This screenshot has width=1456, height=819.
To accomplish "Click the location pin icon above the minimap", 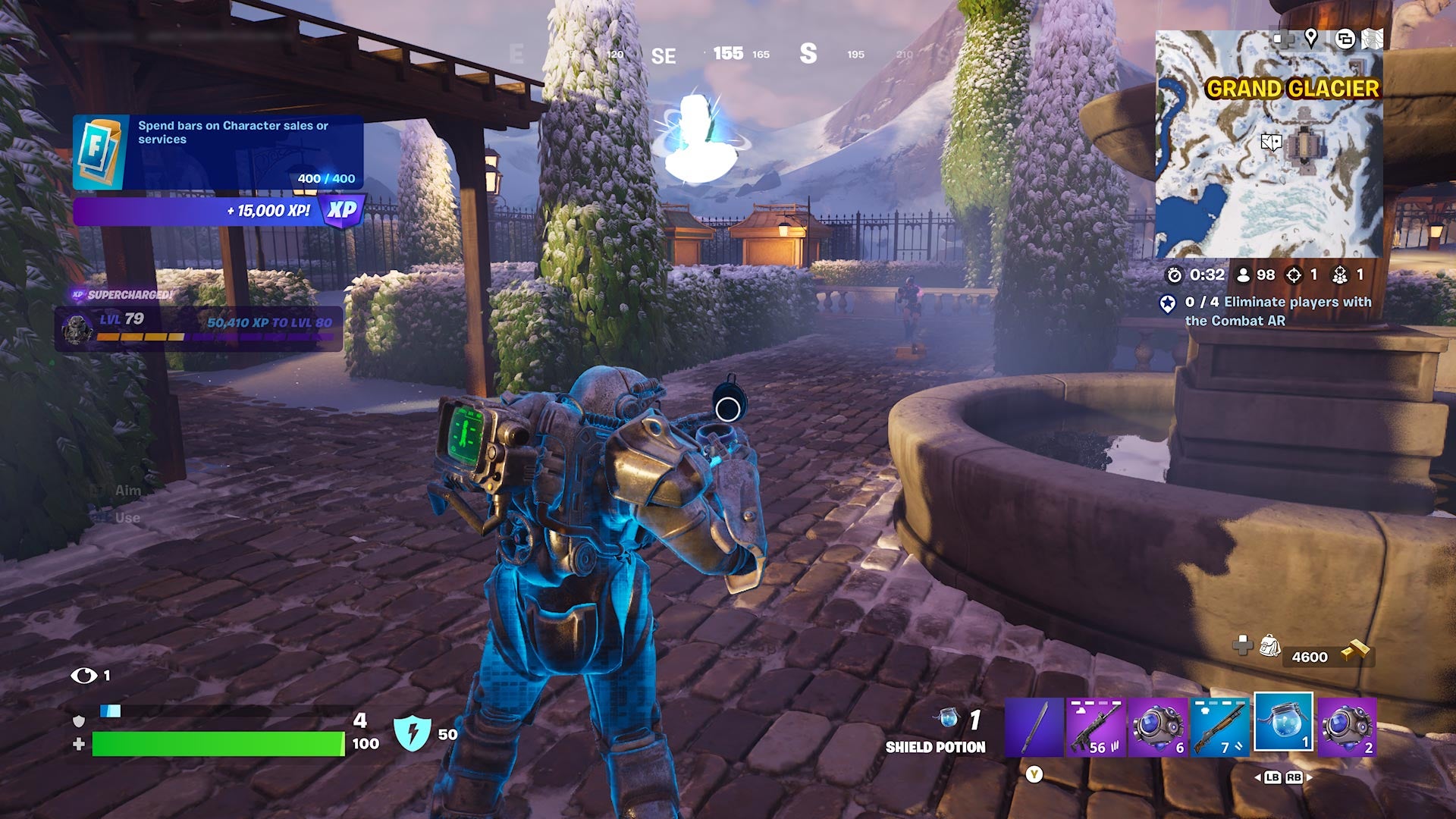I will tap(1311, 39).
